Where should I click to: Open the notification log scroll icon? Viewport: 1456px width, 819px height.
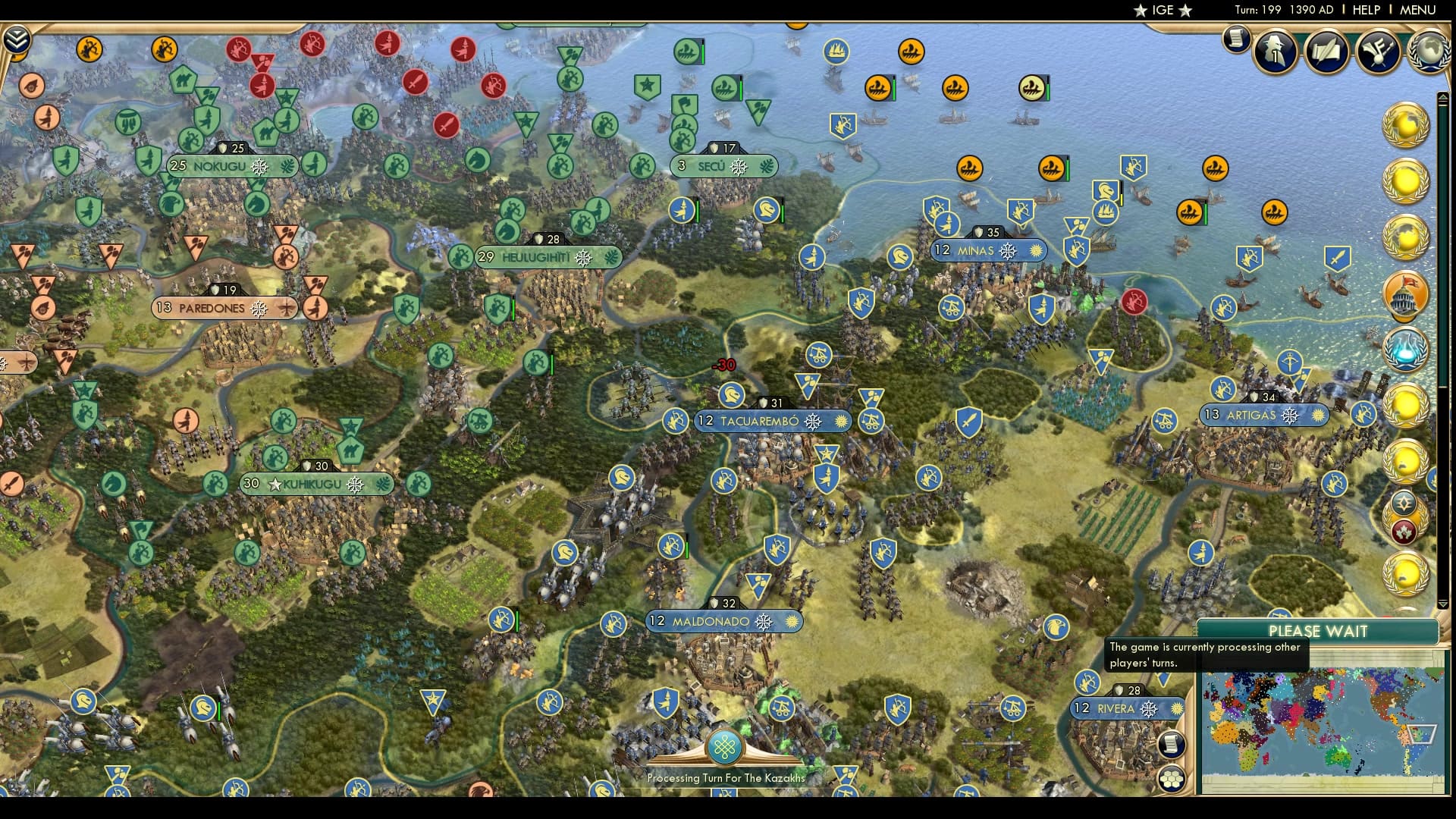click(x=1235, y=40)
